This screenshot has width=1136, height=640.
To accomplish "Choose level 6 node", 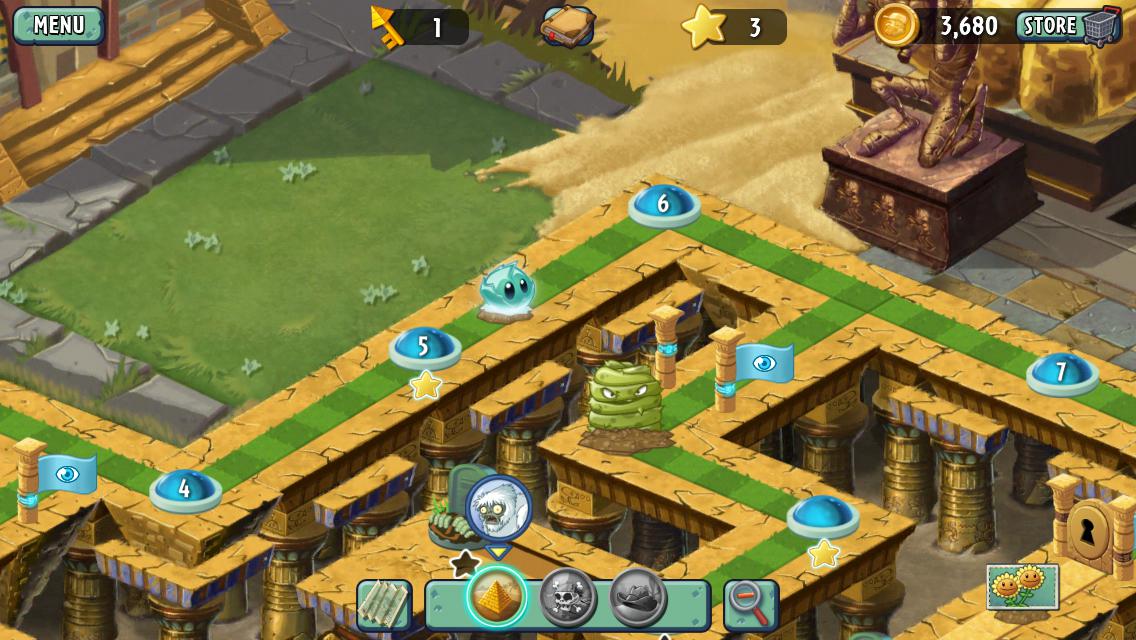I will click(663, 204).
